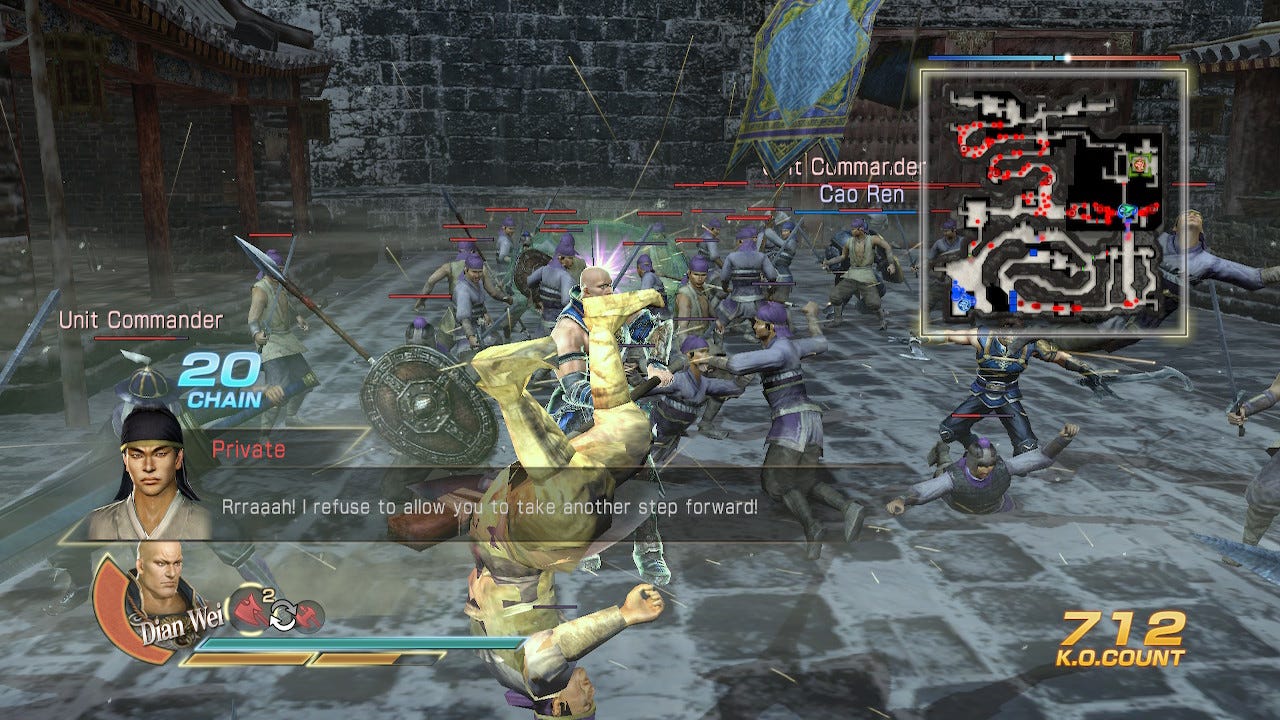Image resolution: width=1280 pixels, height=720 pixels.
Task: Select the highlighted primary axe weapon icon
Action: [x=248, y=608]
